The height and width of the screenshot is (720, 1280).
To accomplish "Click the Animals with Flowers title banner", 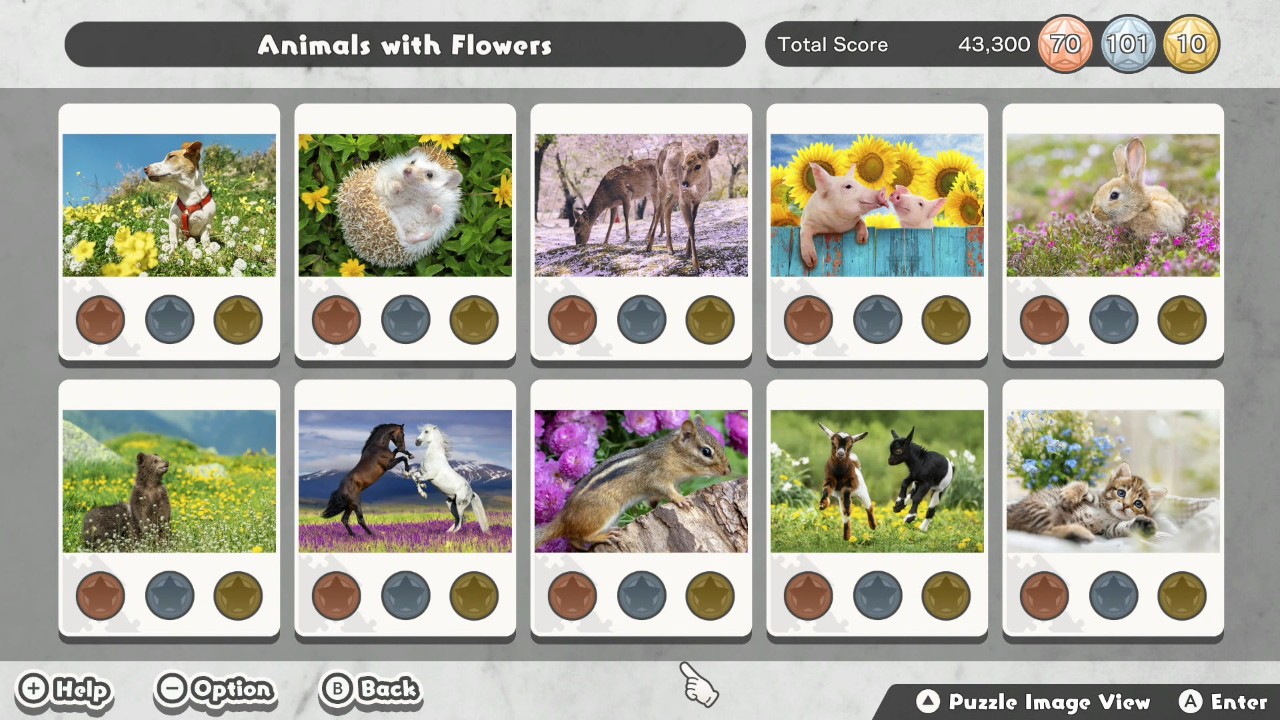I will coord(405,45).
